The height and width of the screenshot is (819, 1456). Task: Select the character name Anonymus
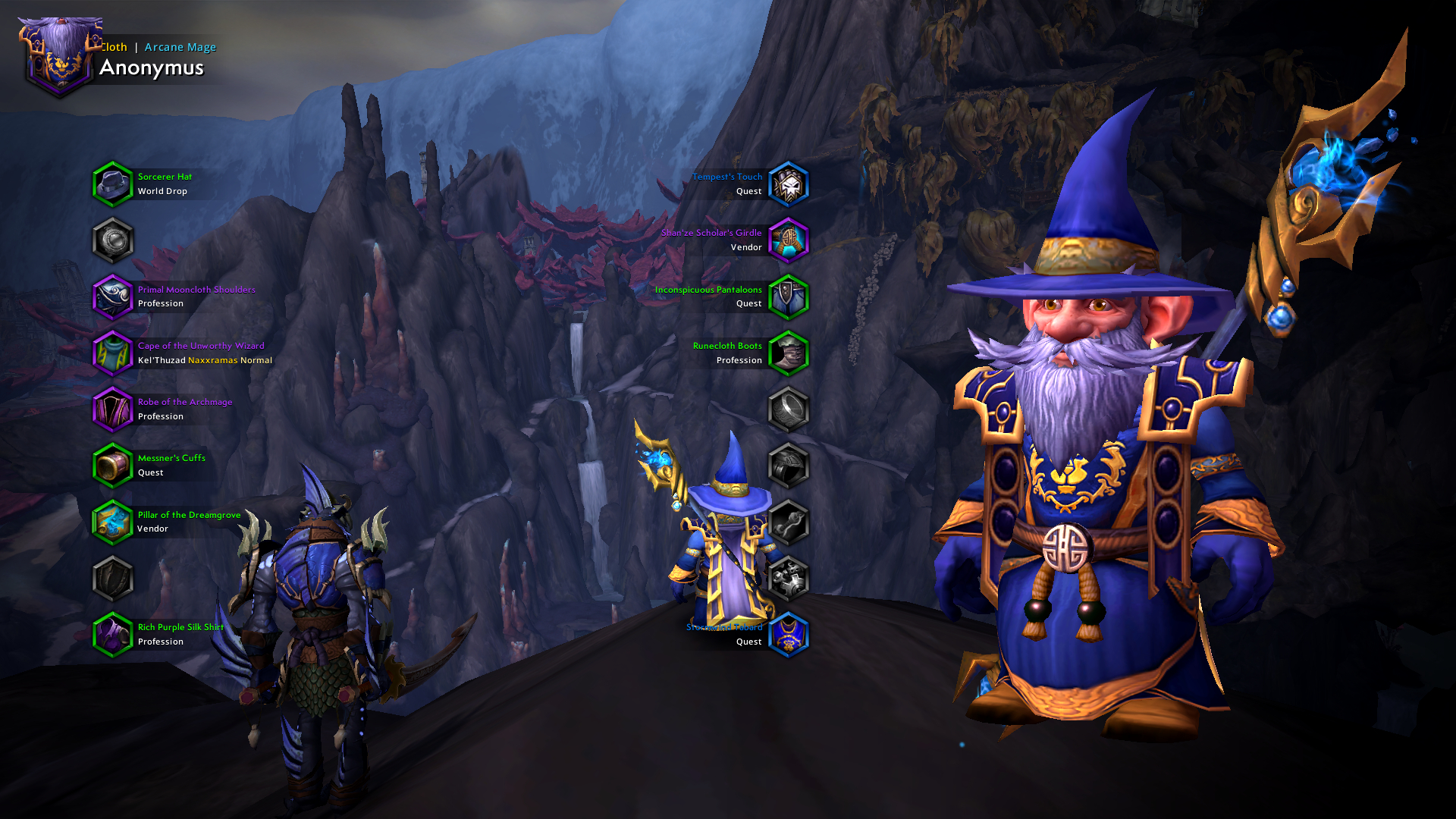pyautogui.click(x=152, y=67)
